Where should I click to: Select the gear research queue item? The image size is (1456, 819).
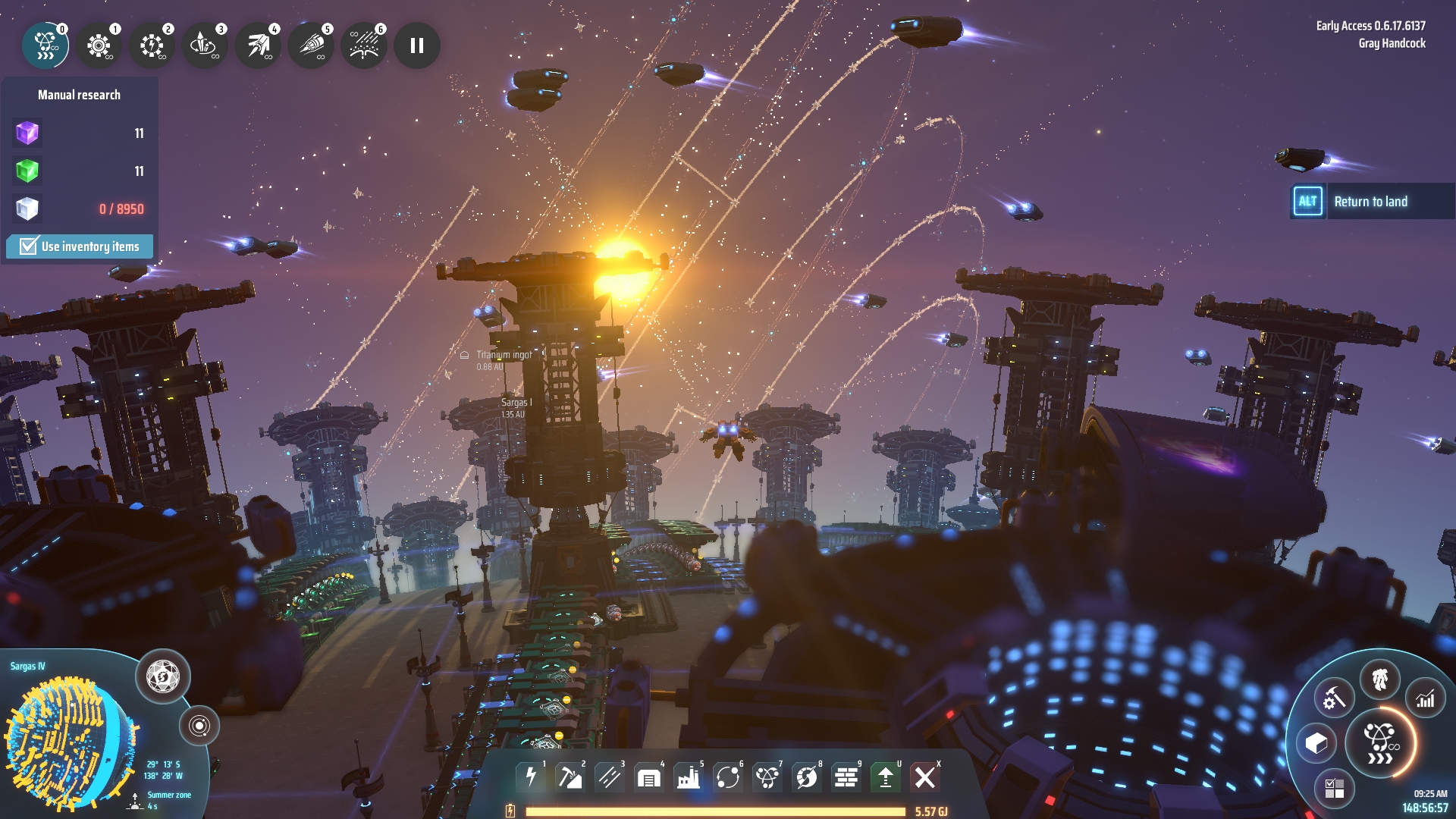(99, 45)
